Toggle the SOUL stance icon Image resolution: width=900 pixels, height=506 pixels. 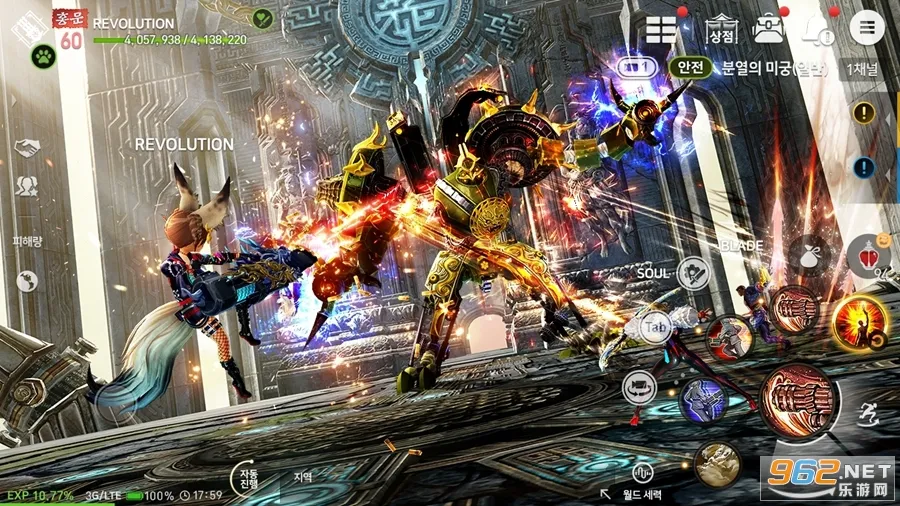coord(693,272)
